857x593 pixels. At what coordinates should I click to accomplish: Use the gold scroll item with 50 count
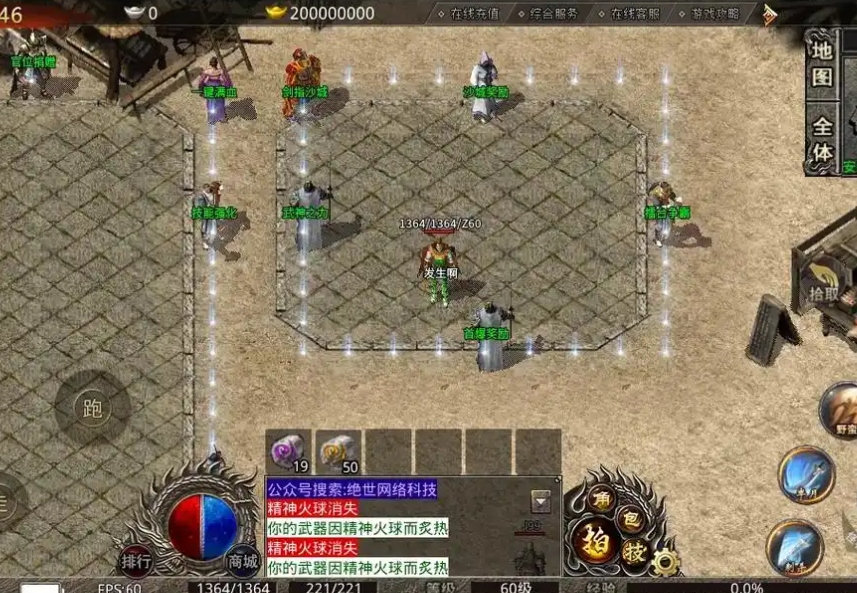click(x=339, y=452)
